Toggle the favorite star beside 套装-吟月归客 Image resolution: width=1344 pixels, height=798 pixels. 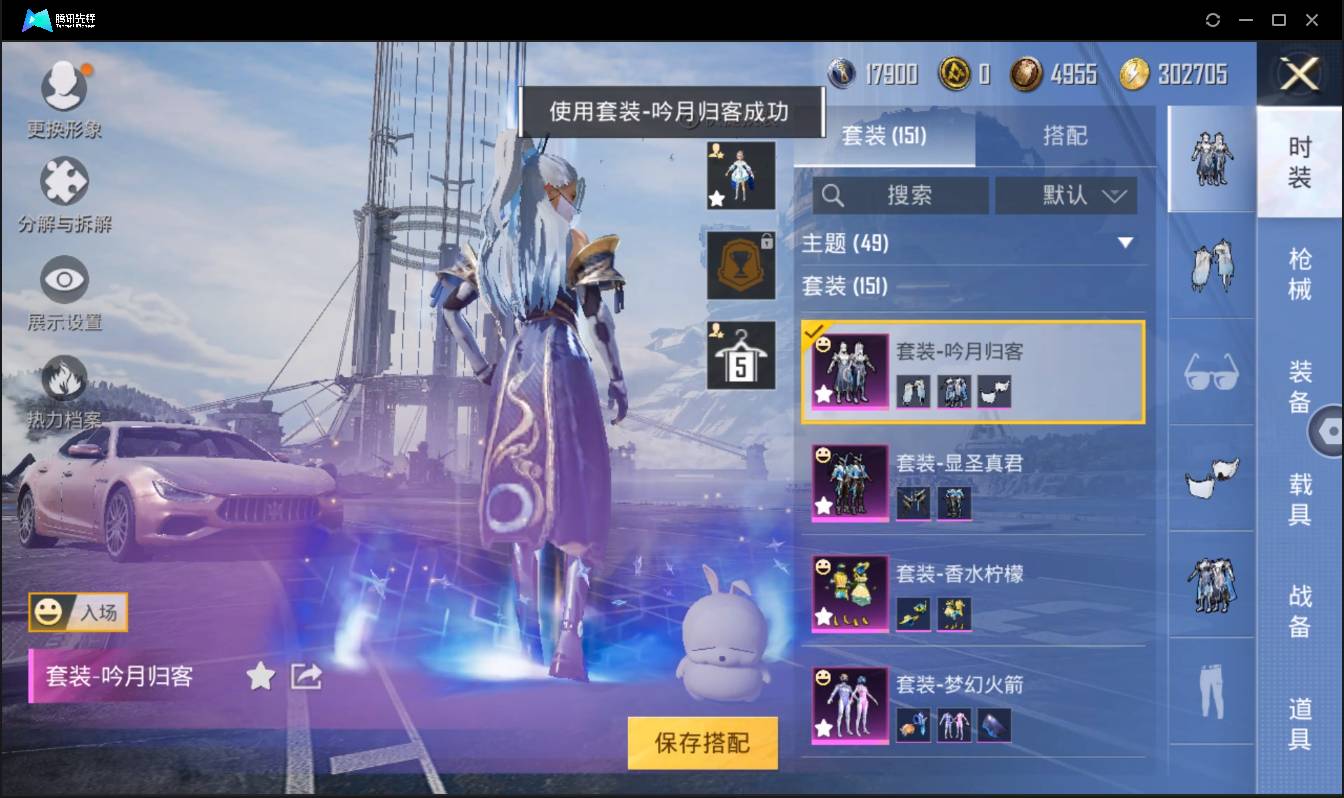260,676
